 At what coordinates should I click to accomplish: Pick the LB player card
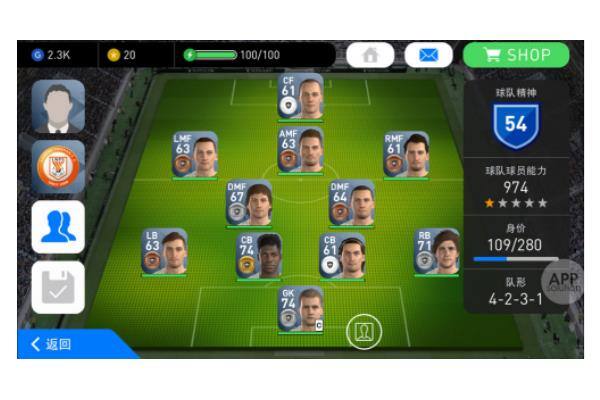(x=164, y=252)
